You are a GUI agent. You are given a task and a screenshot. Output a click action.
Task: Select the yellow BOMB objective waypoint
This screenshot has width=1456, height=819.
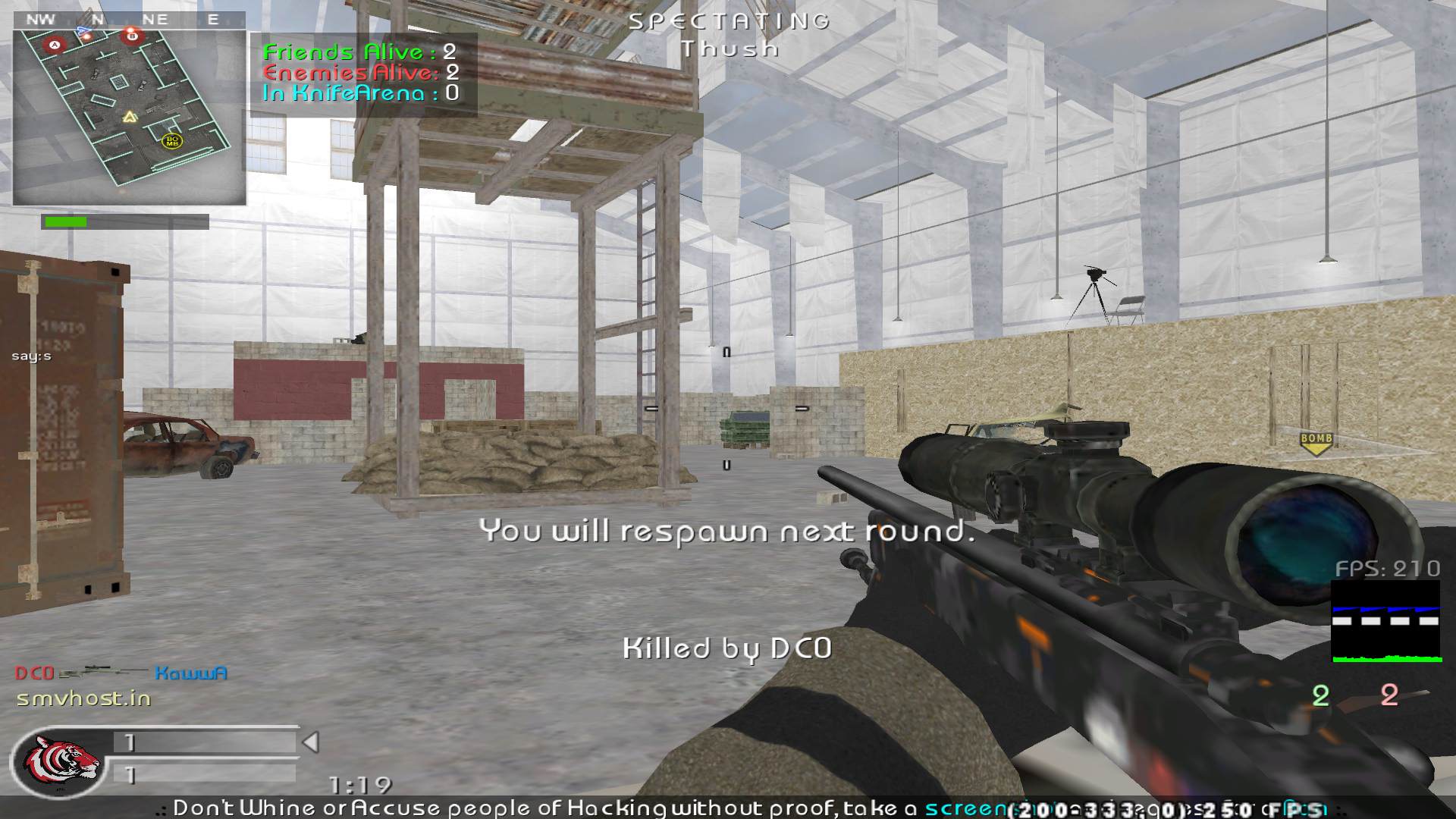click(1316, 444)
